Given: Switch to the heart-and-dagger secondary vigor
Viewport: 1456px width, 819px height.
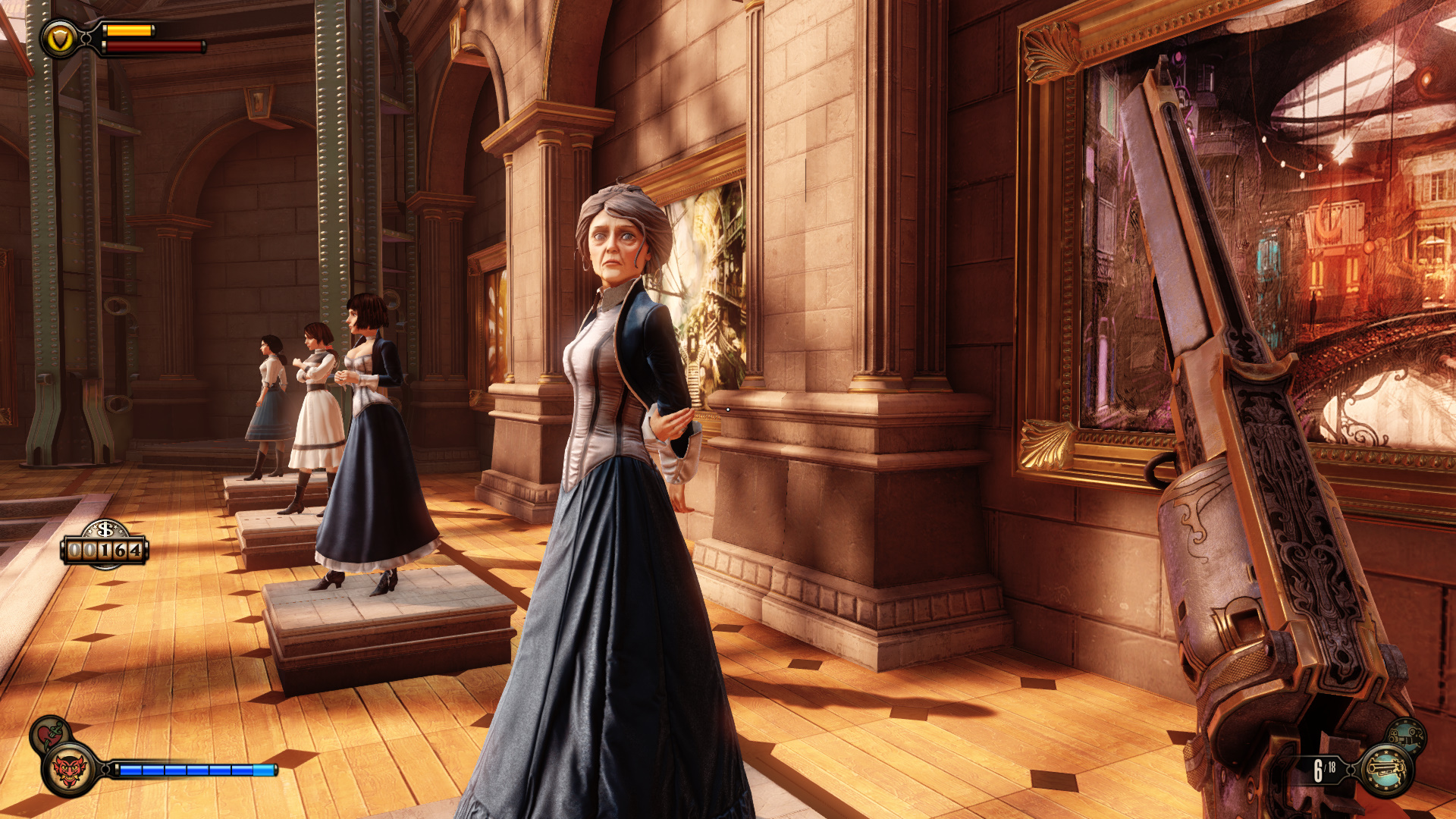Looking at the screenshot, I should 51,734.
